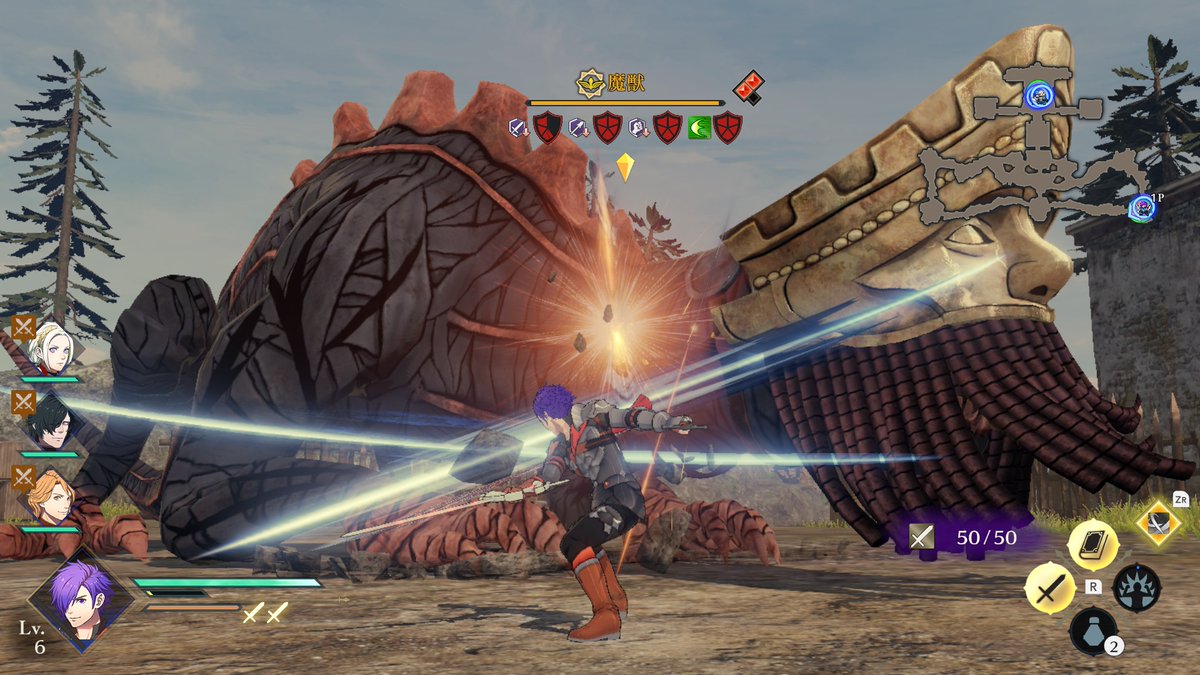The width and height of the screenshot is (1200, 675).
Task: Use the healing potion item icon
Action: (x=1093, y=632)
